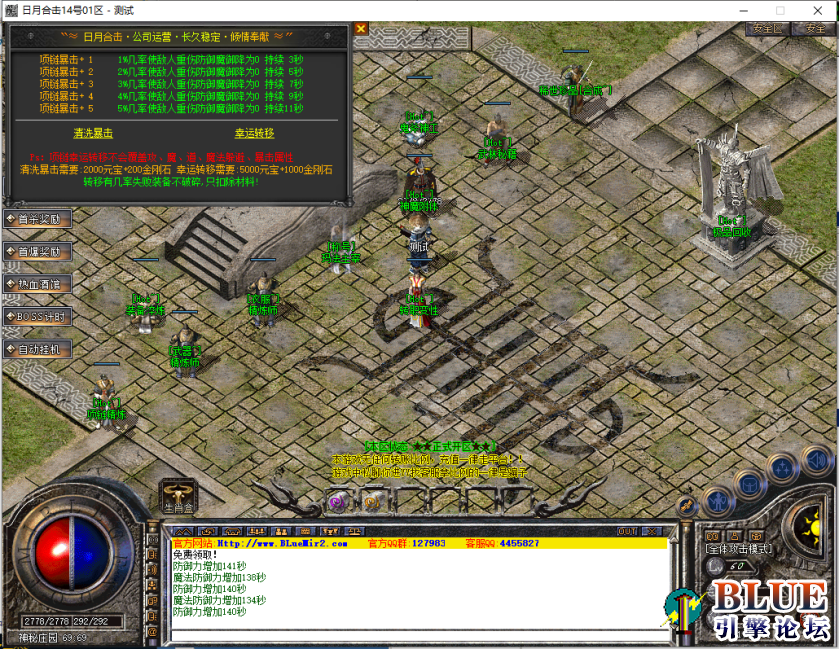Select the 热血酒馆 button
Image resolution: width=839 pixels, height=649 pixels.
point(38,284)
